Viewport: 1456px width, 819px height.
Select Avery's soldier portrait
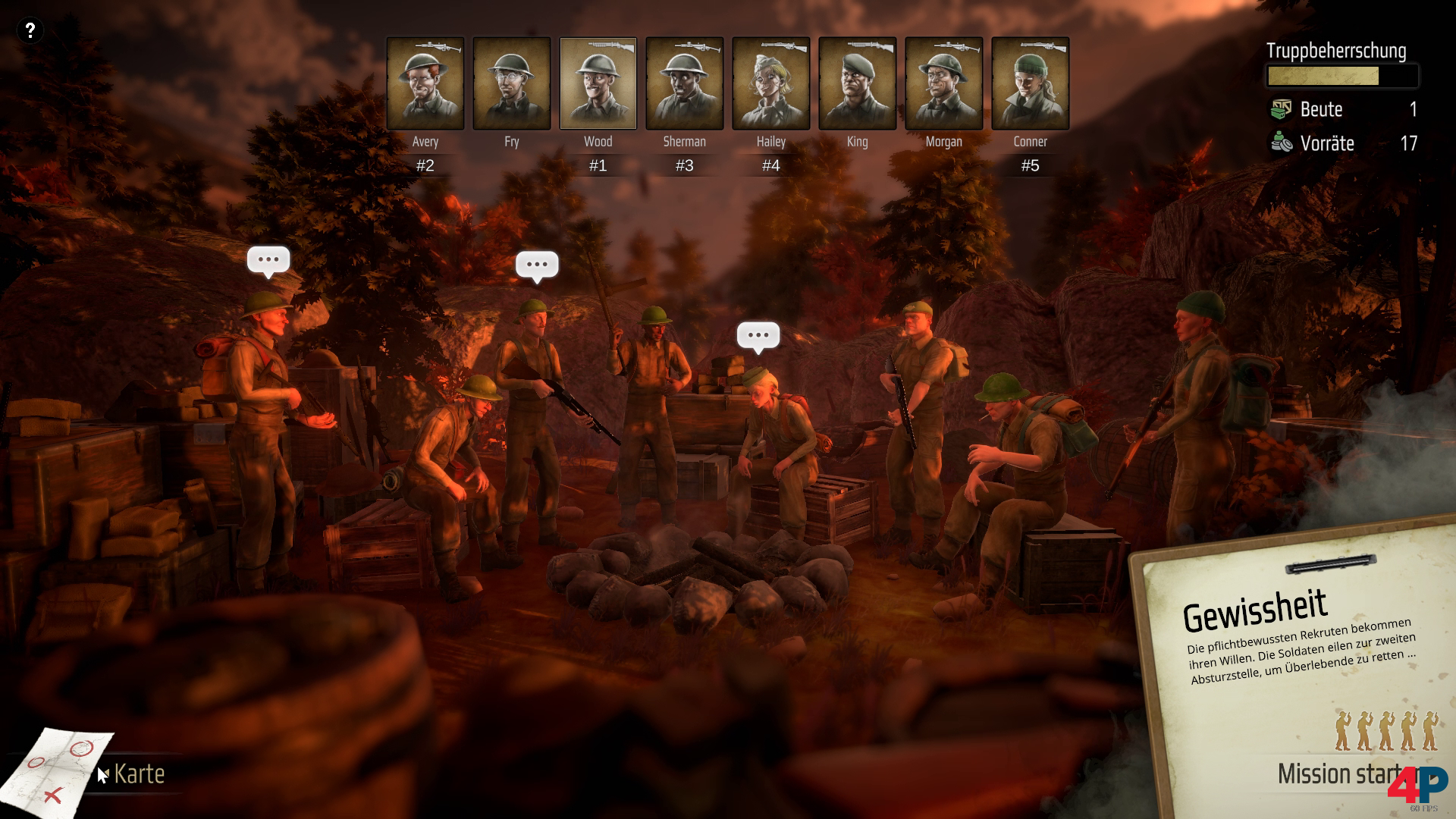(x=425, y=83)
